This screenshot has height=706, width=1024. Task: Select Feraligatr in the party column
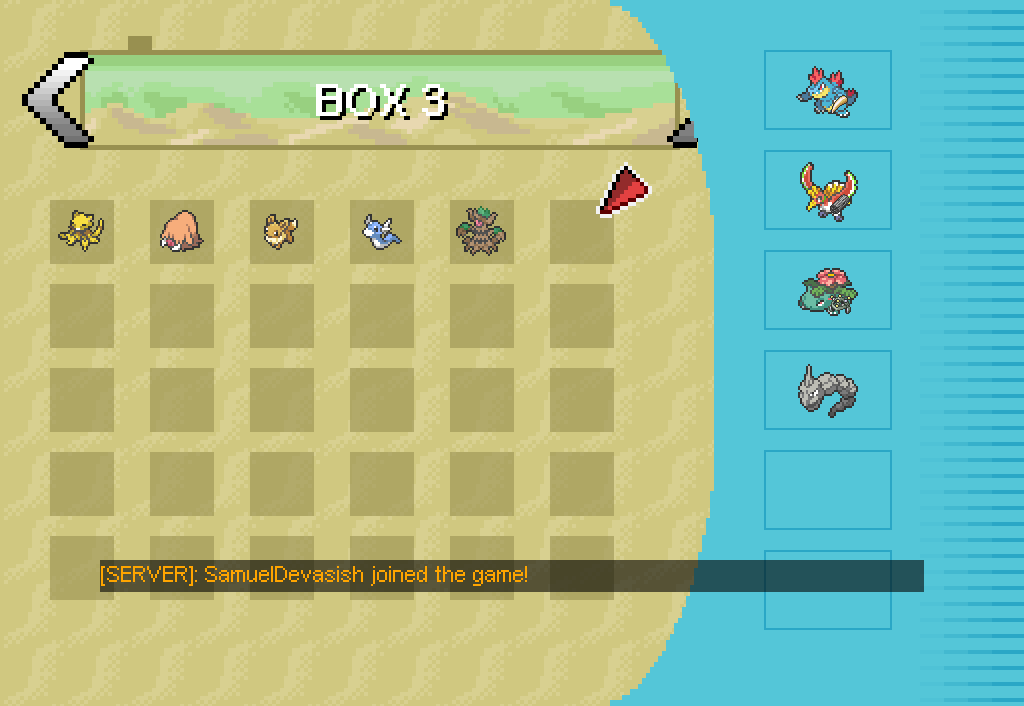827,90
